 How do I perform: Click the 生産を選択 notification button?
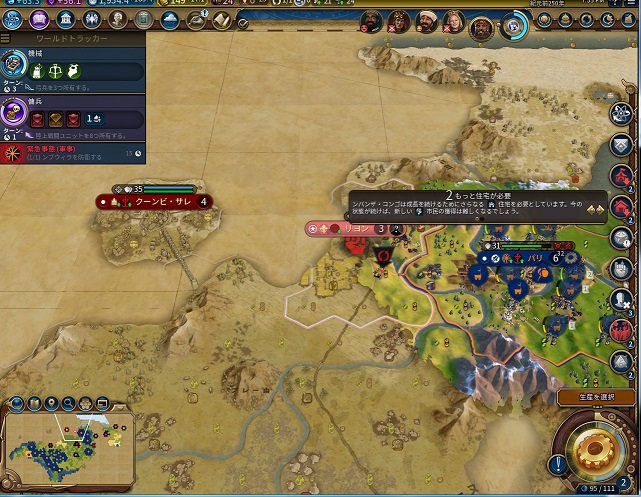tap(596, 397)
